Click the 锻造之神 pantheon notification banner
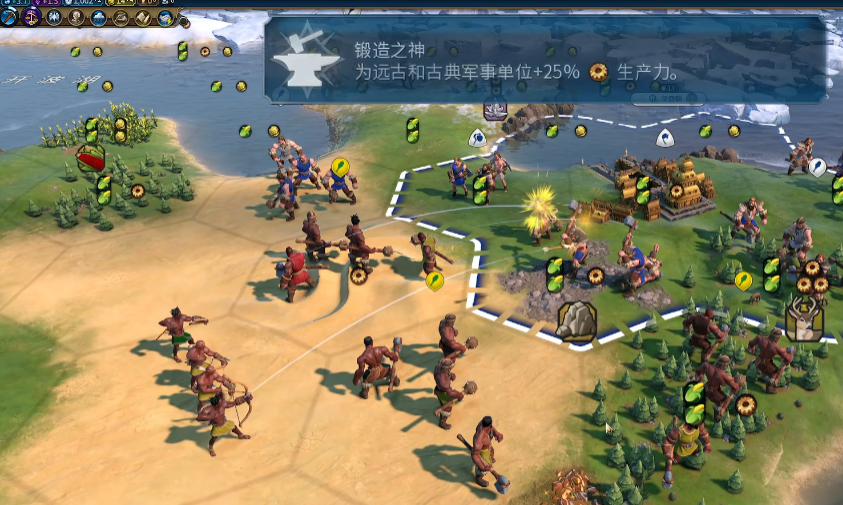This screenshot has height=505, width=843. click(x=546, y=59)
